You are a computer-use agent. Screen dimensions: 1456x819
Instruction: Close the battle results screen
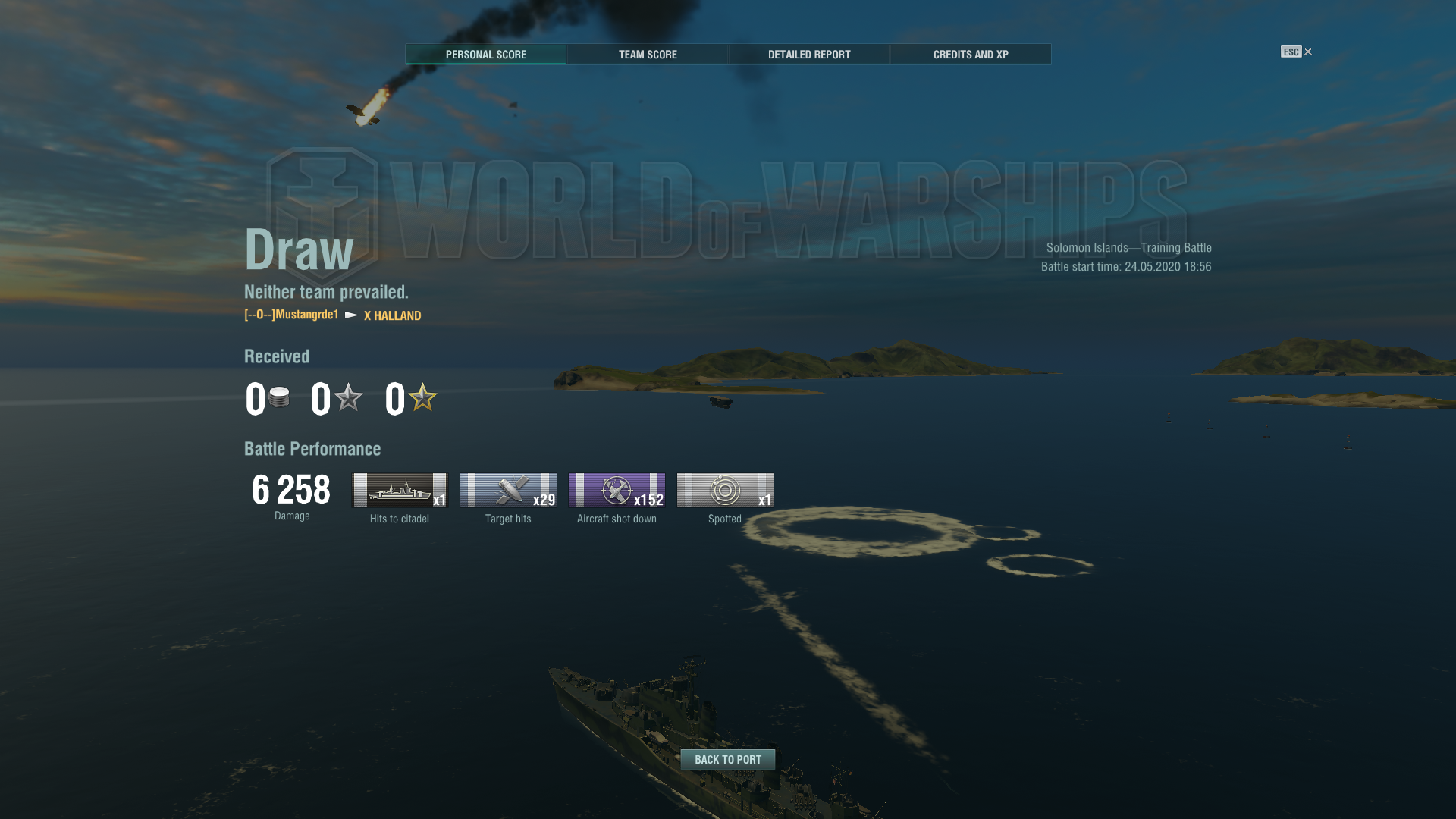point(1307,52)
